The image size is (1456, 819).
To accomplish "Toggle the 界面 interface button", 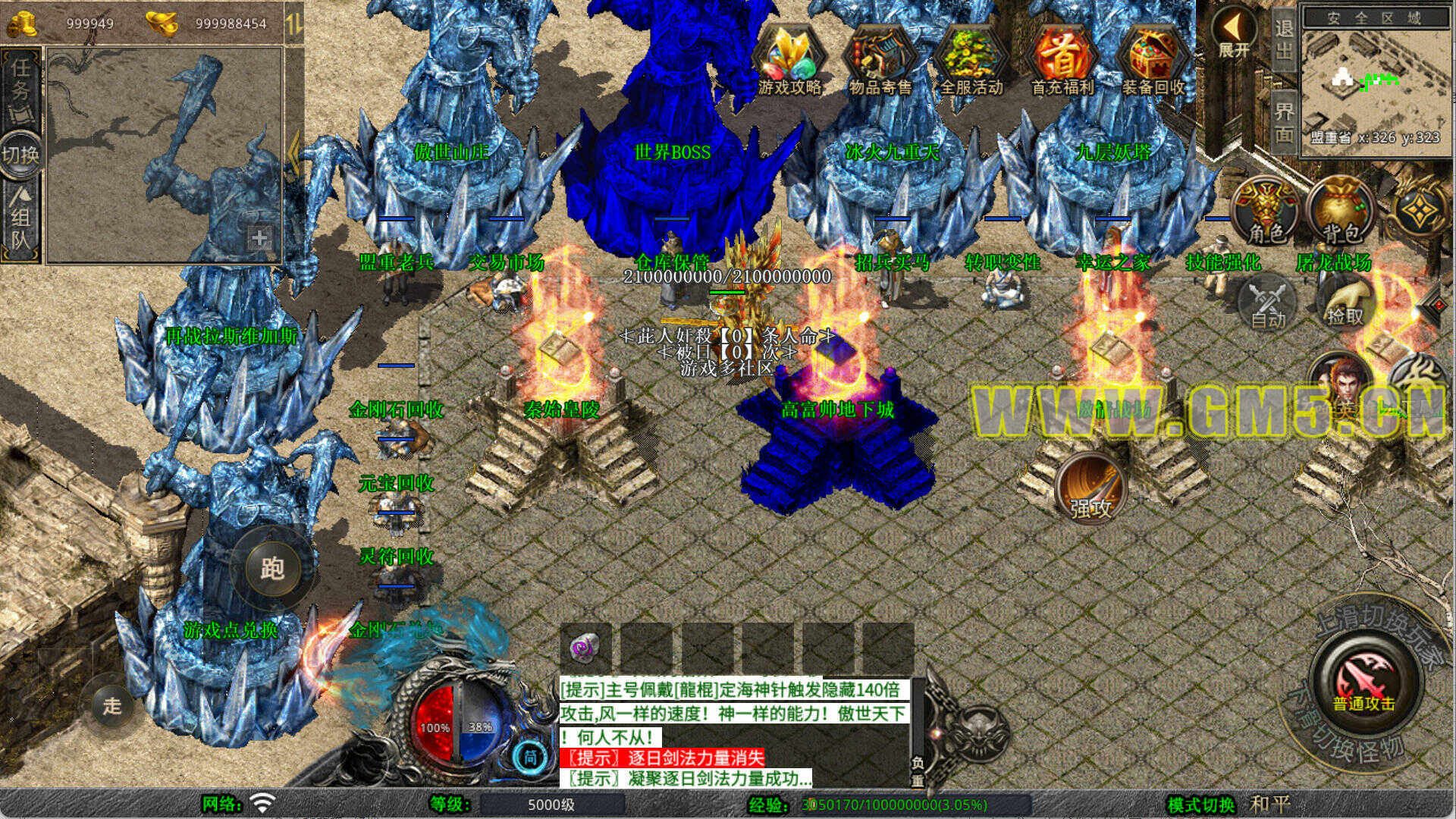I will 1283,121.
